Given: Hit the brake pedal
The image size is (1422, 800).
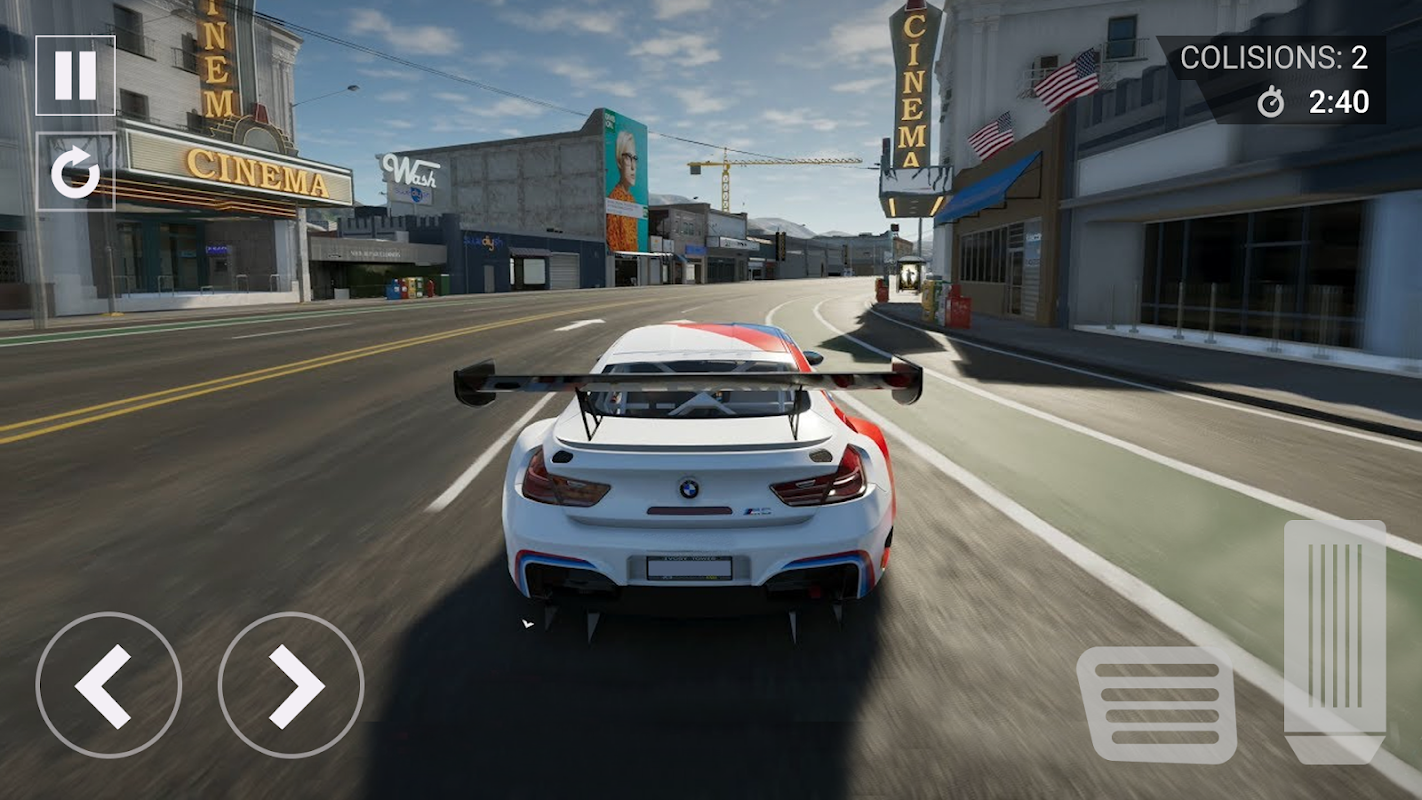Looking at the screenshot, I should 1156,704.
